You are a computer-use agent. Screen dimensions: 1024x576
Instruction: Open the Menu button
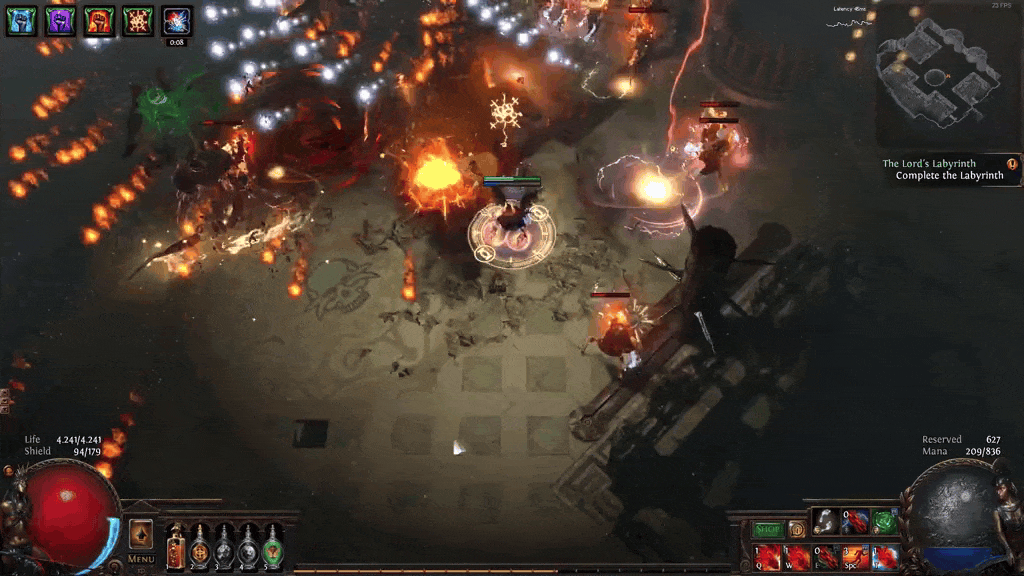[141, 558]
